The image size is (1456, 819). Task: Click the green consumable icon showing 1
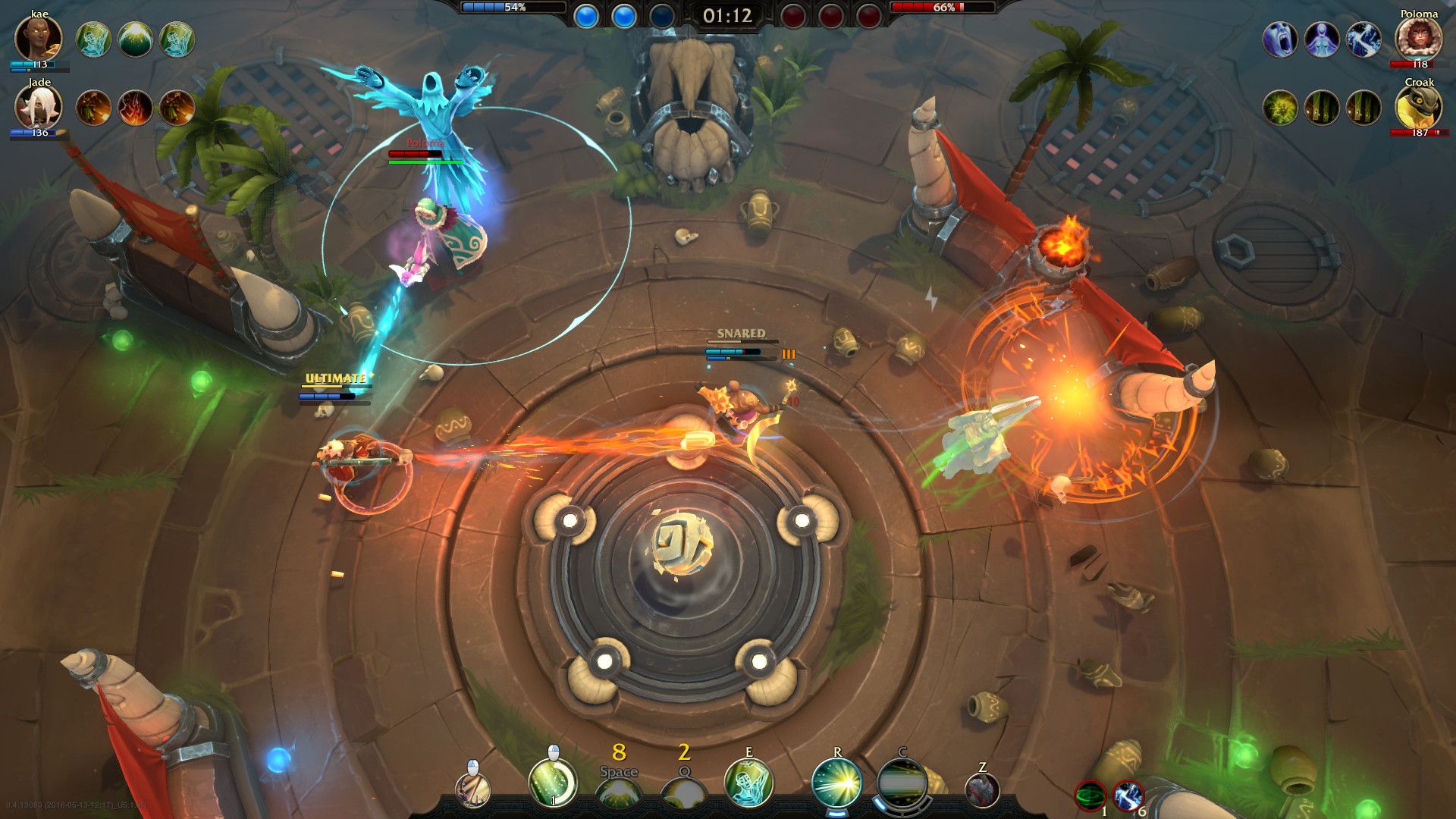[x=1089, y=793]
